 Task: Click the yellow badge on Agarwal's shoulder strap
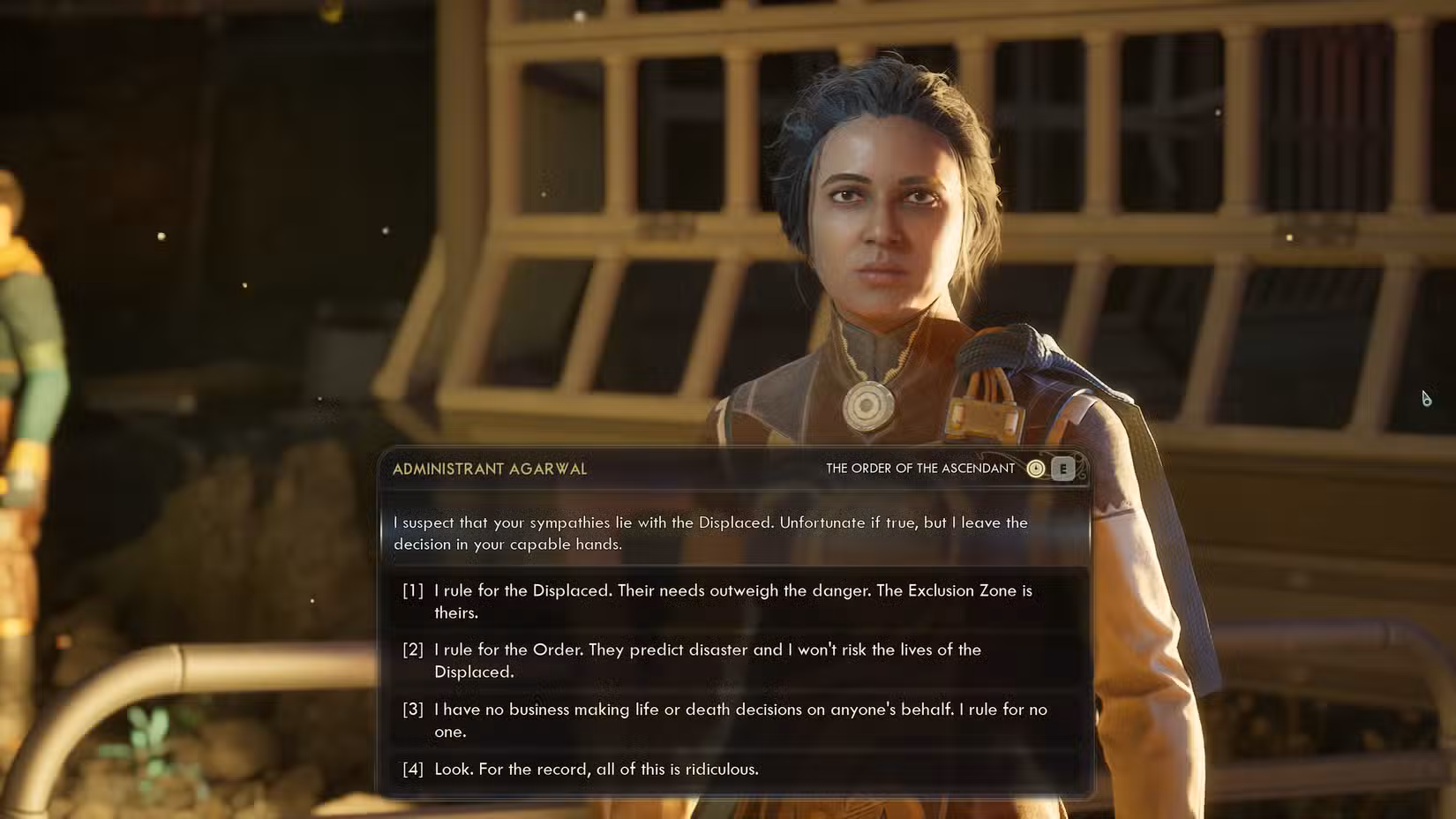[982, 417]
